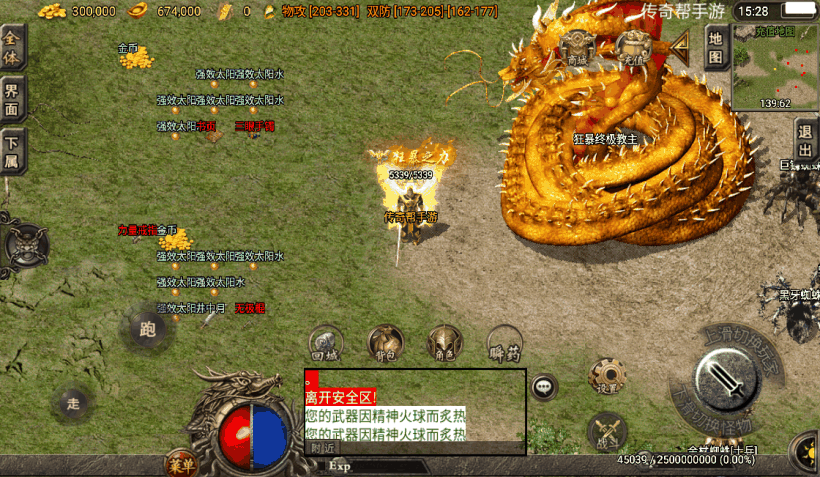The height and width of the screenshot is (477, 820).
Task: Switch to 跑 run mode
Action: pyautogui.click(x=148, y=328)
